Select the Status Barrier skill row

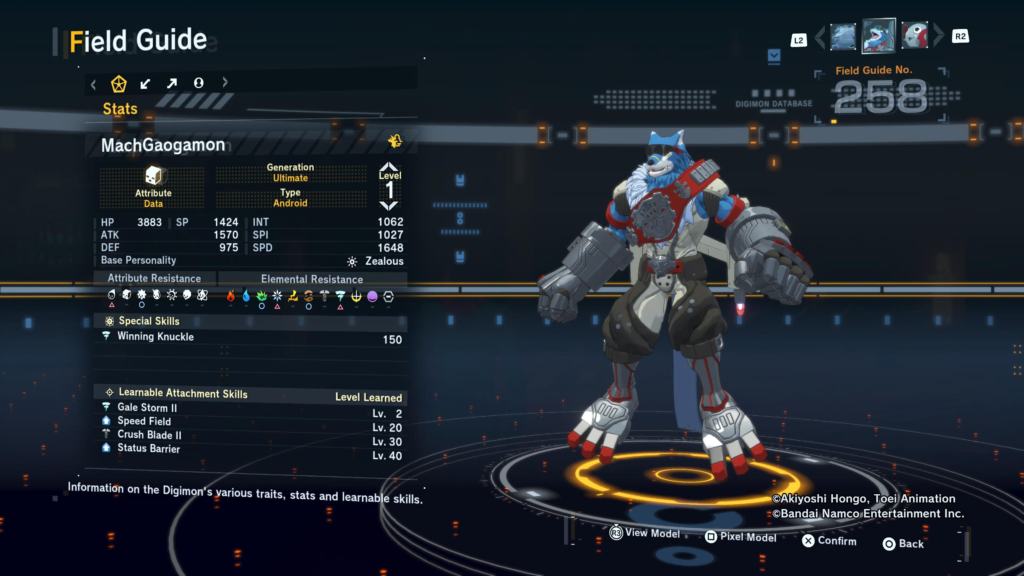252,449
